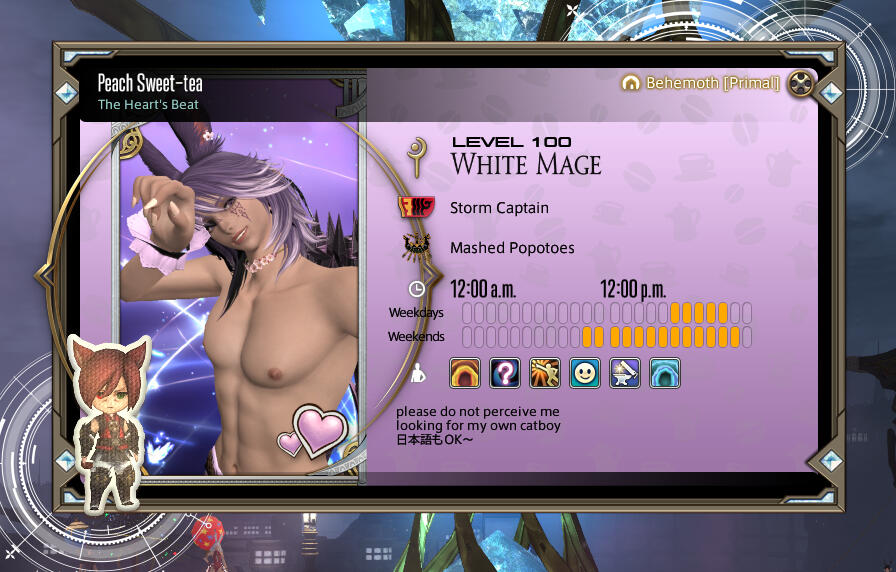Click the pink question mark playstyle icon
Image resolution: width=896 pixels, height=572 pixels.
[505, 373]
